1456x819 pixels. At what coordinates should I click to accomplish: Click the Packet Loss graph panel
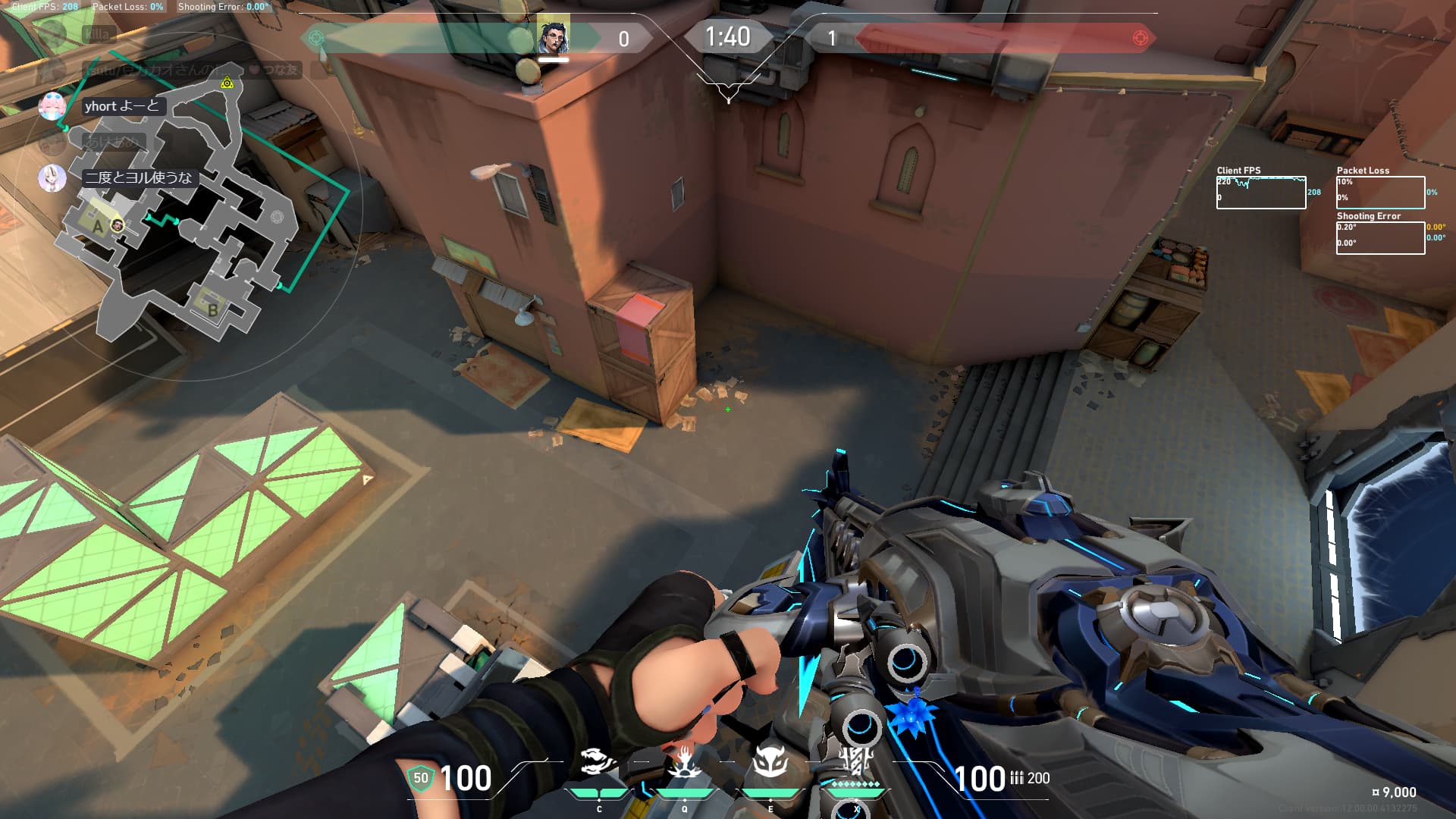pyautogui.click(x=1380, y=193)
